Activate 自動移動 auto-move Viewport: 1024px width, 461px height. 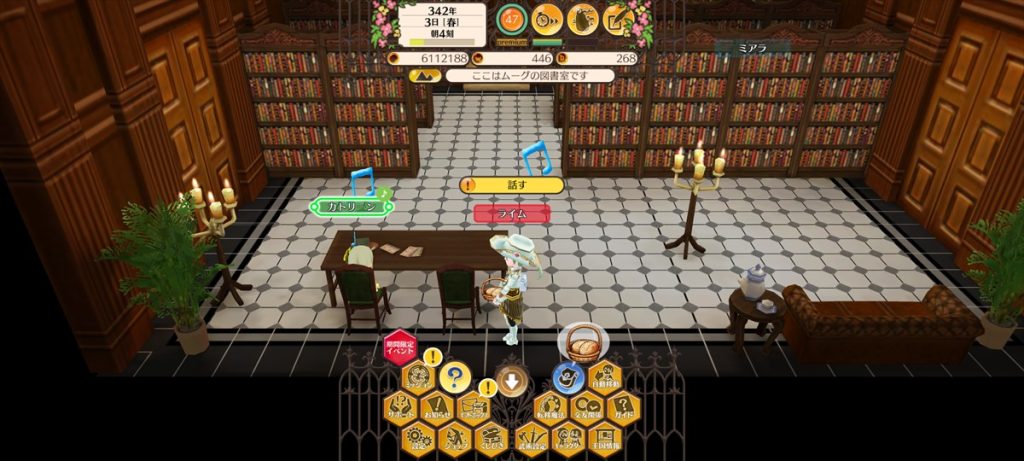(605, 377)
